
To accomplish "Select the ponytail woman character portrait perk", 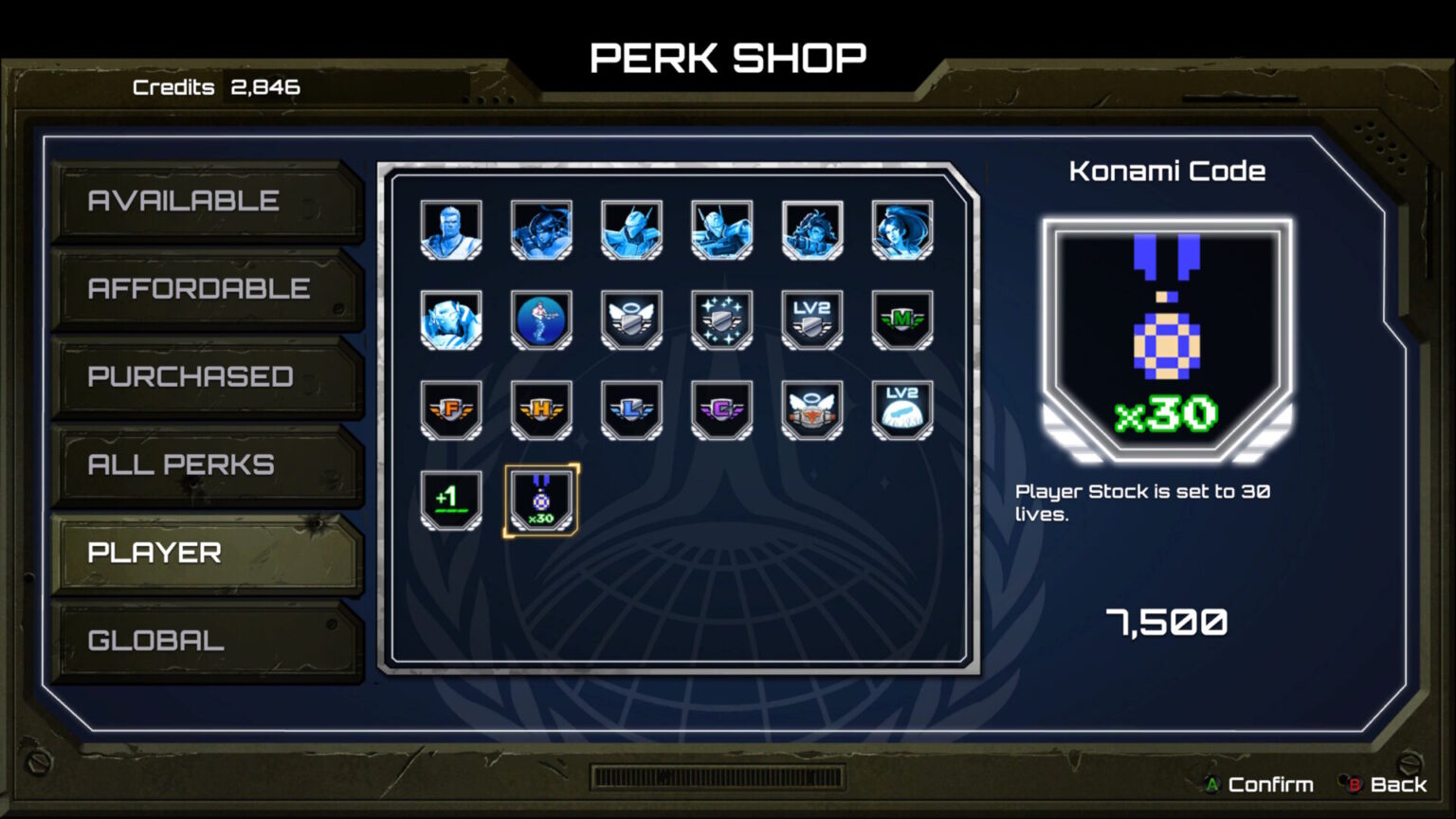I will [x=901, y=229].
